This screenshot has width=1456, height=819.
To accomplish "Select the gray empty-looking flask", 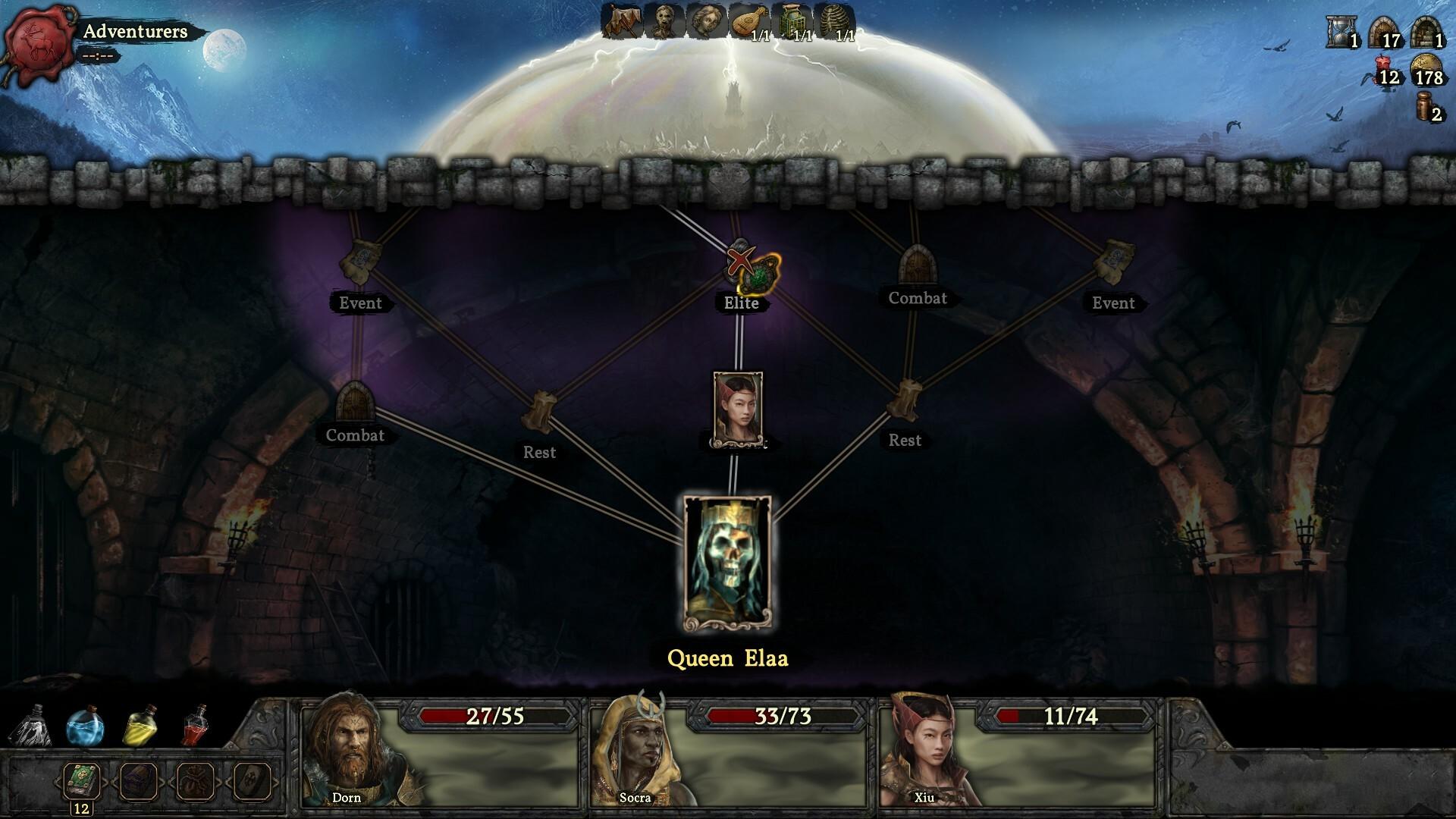I will click(x=30, y=726).
